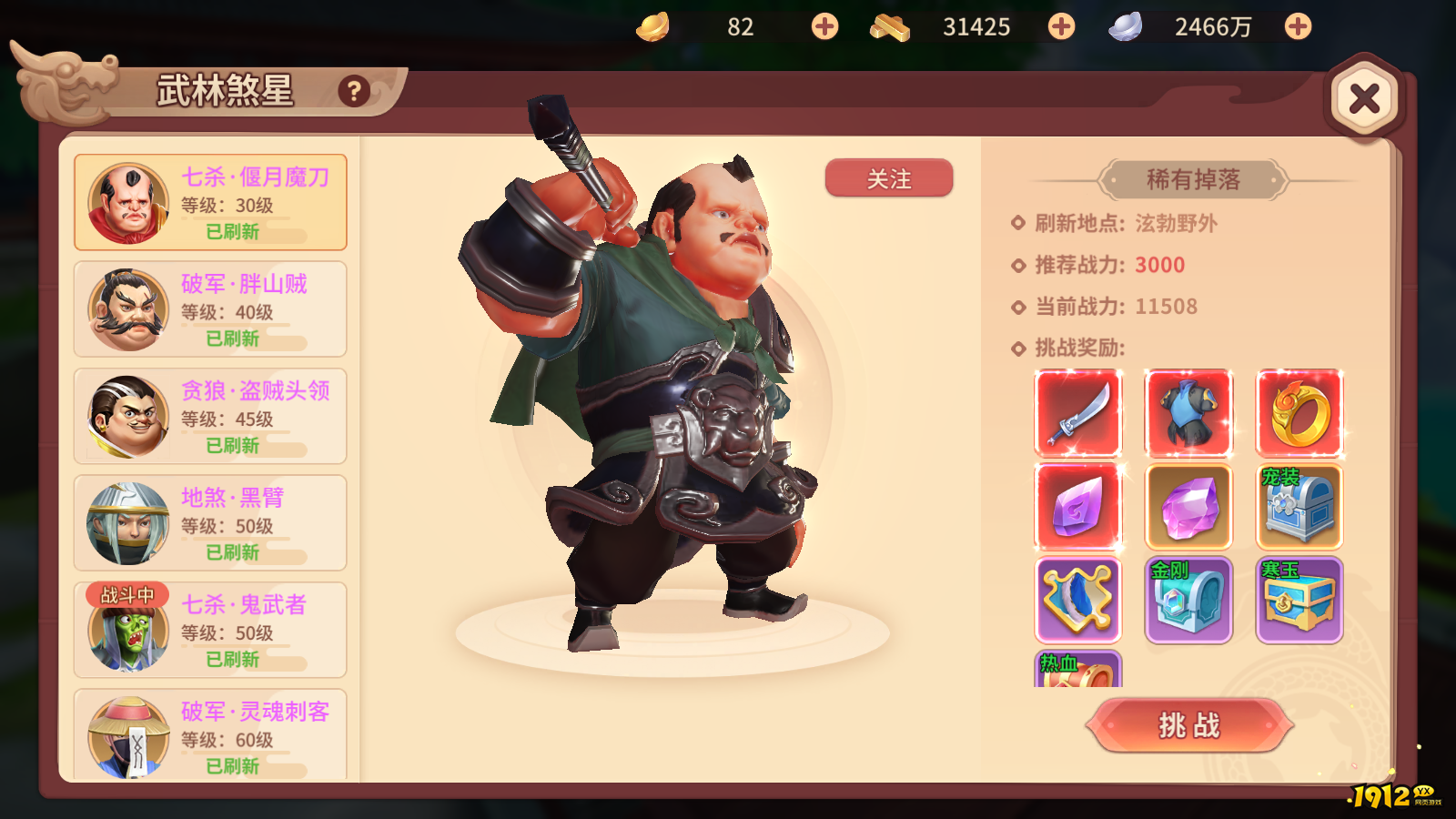
Task: Select the 战斗中 boss 七杀·鬼武者
Action: click(x=209, y=629)
